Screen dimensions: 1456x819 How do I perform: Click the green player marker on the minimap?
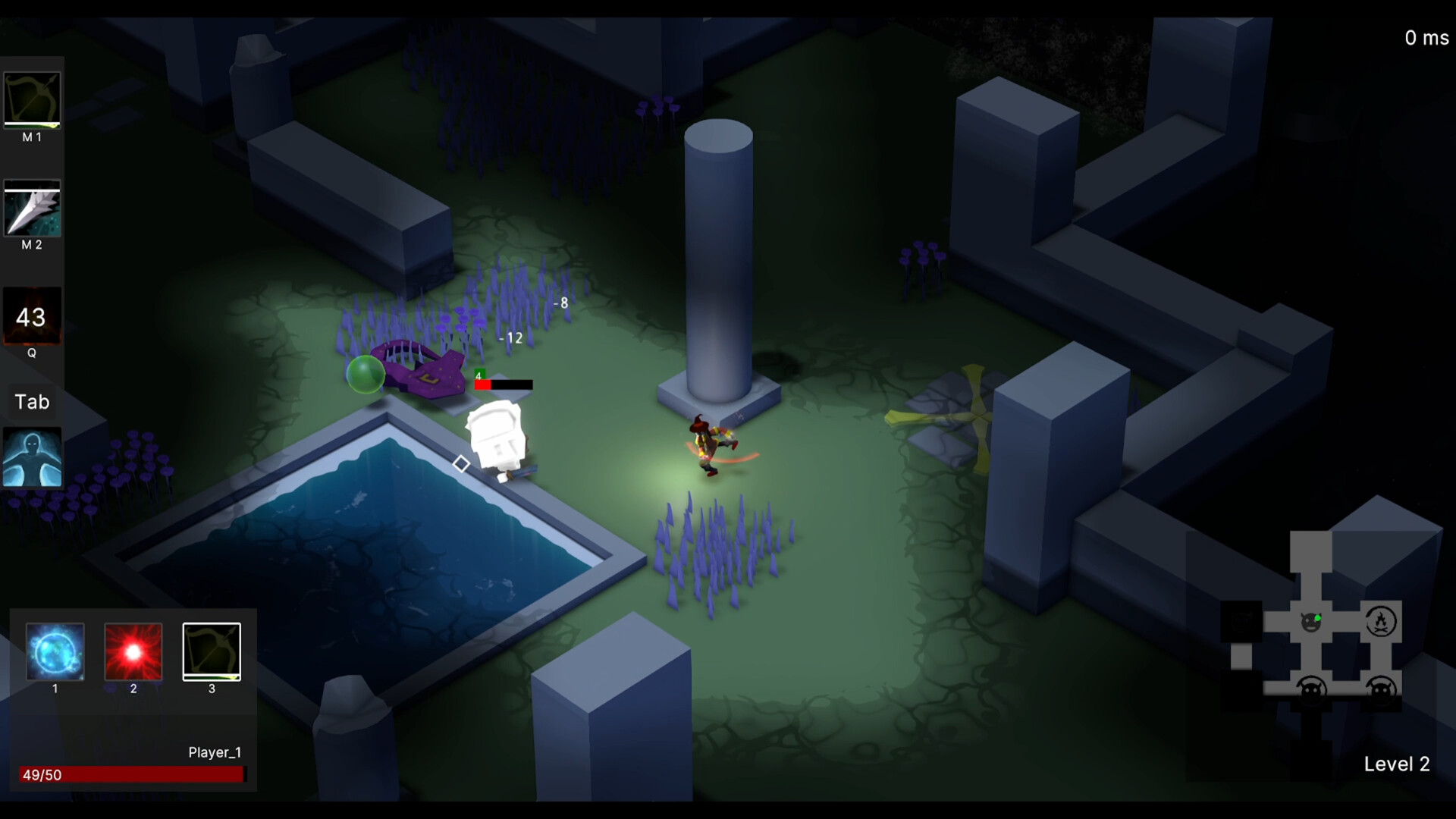(x=1318, y=618)
